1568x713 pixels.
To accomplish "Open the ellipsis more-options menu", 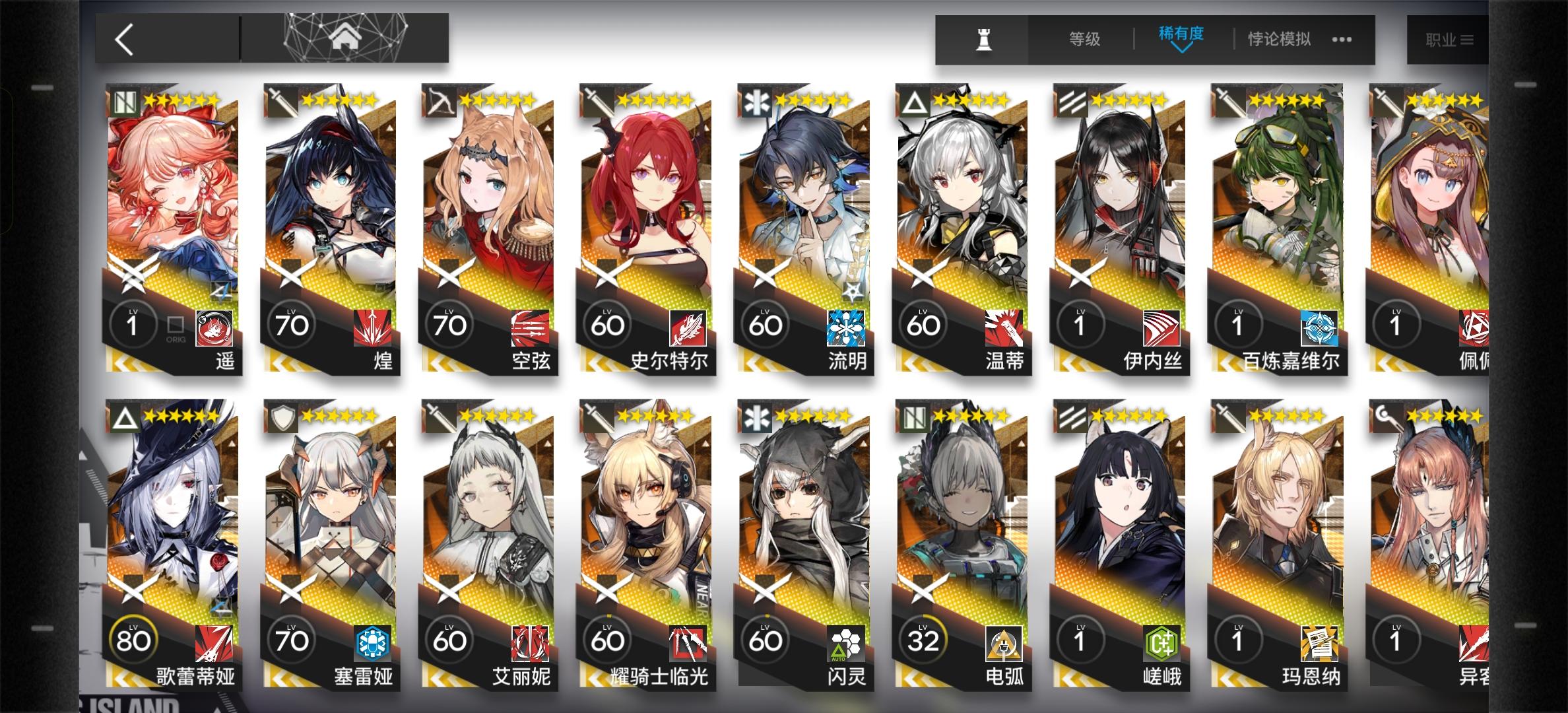I will coord(1341,40).
